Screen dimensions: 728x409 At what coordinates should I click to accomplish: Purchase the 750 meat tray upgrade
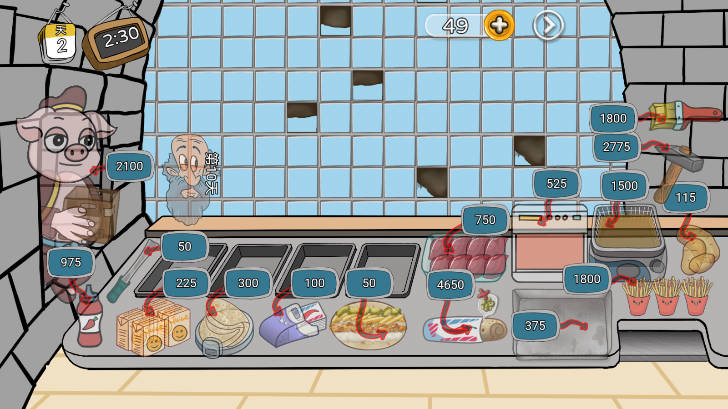point(485,220)
